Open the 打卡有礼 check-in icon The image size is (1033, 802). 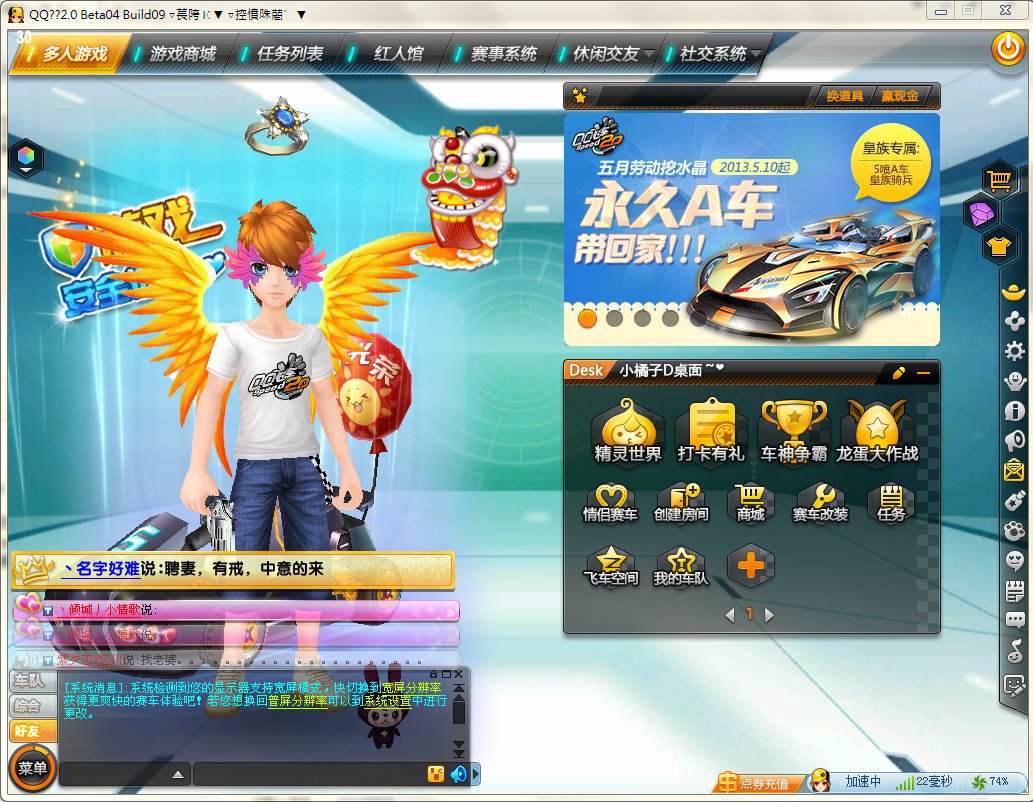click(x=711, y=430)
